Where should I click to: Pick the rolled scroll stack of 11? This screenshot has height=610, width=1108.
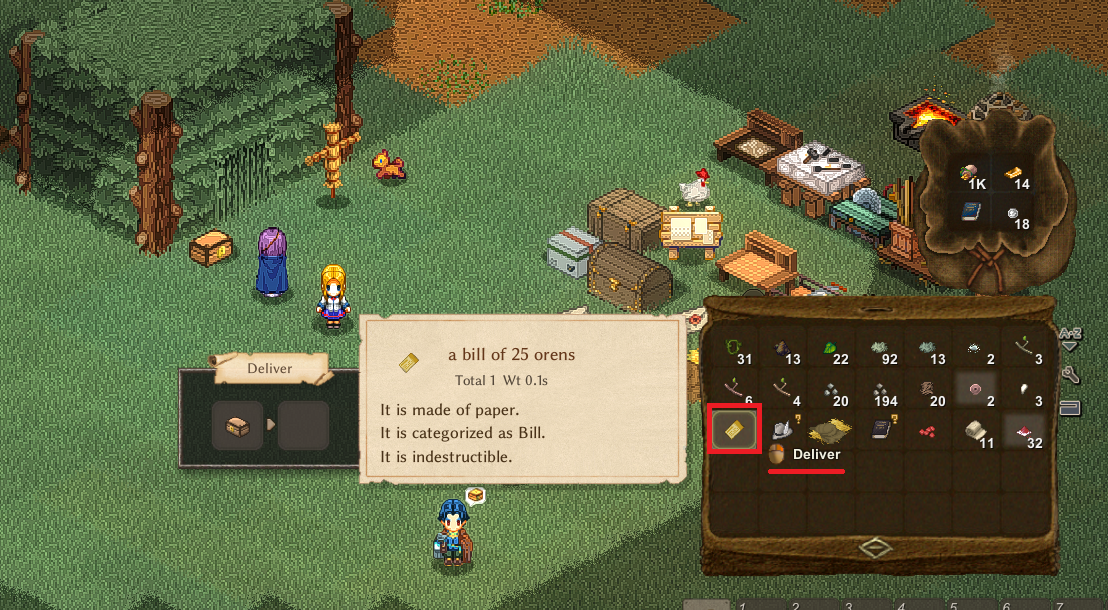[977, 429]
